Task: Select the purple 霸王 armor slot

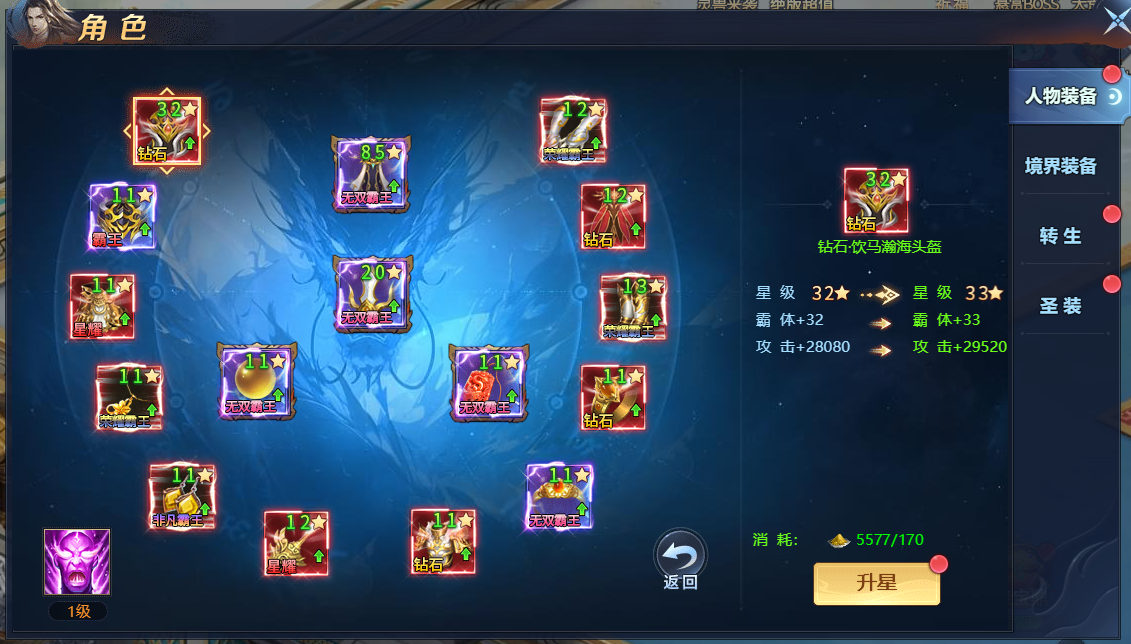Action: point(122,216)
